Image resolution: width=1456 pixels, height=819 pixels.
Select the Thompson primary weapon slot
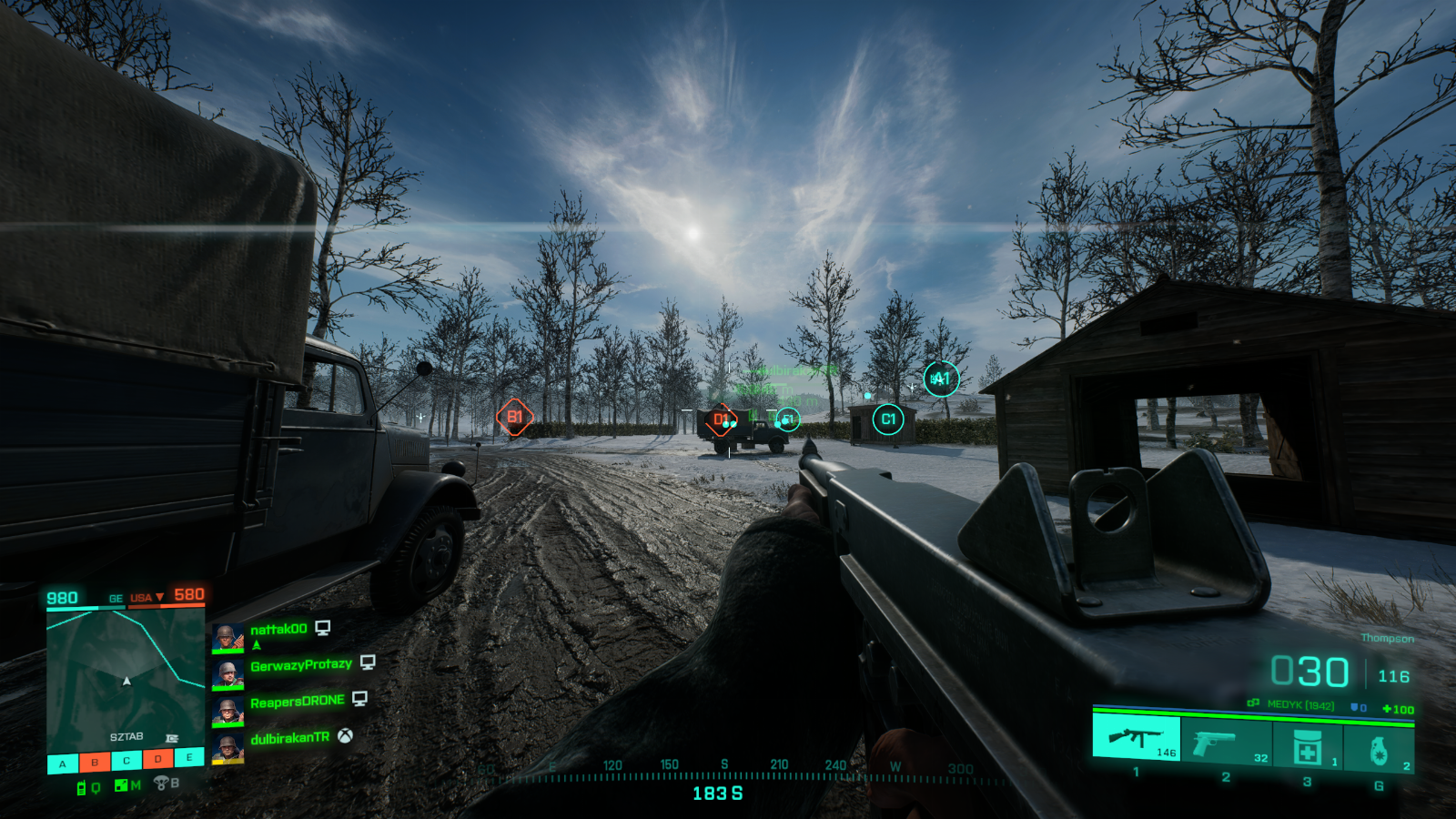tap(1136, 736)
